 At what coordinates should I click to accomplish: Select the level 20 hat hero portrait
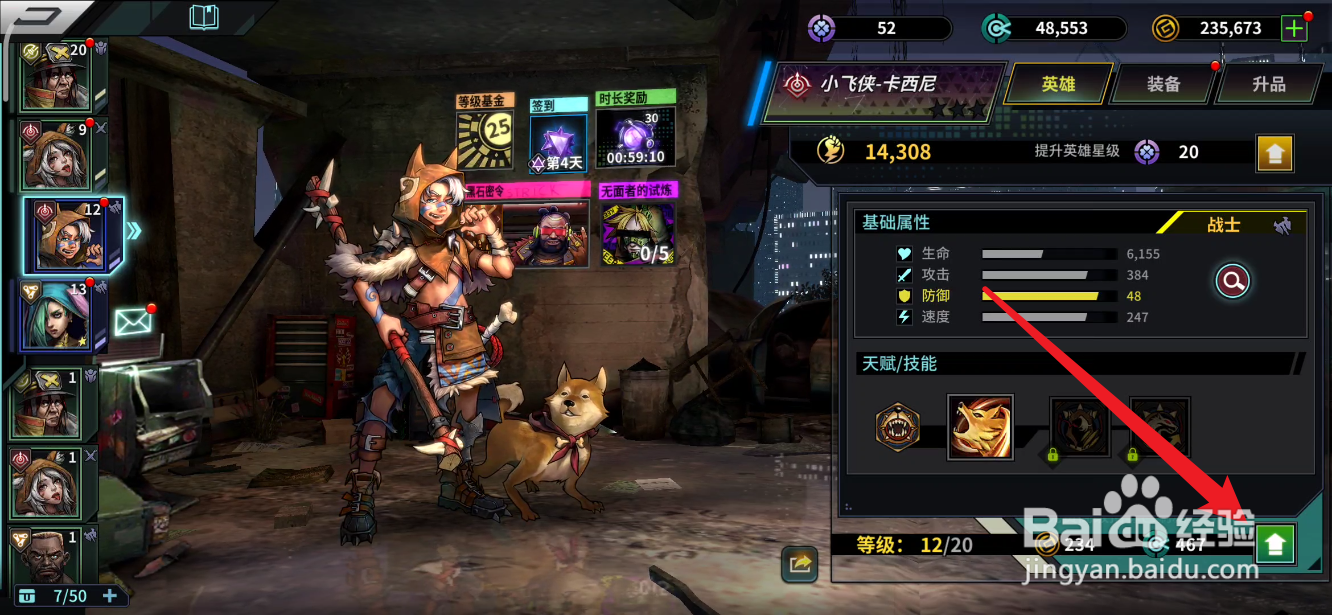[56, 76]
